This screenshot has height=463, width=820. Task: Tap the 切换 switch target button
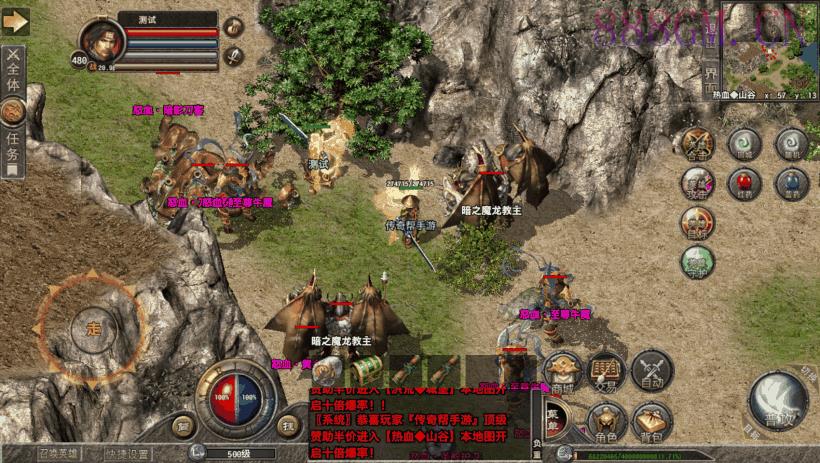805,370
